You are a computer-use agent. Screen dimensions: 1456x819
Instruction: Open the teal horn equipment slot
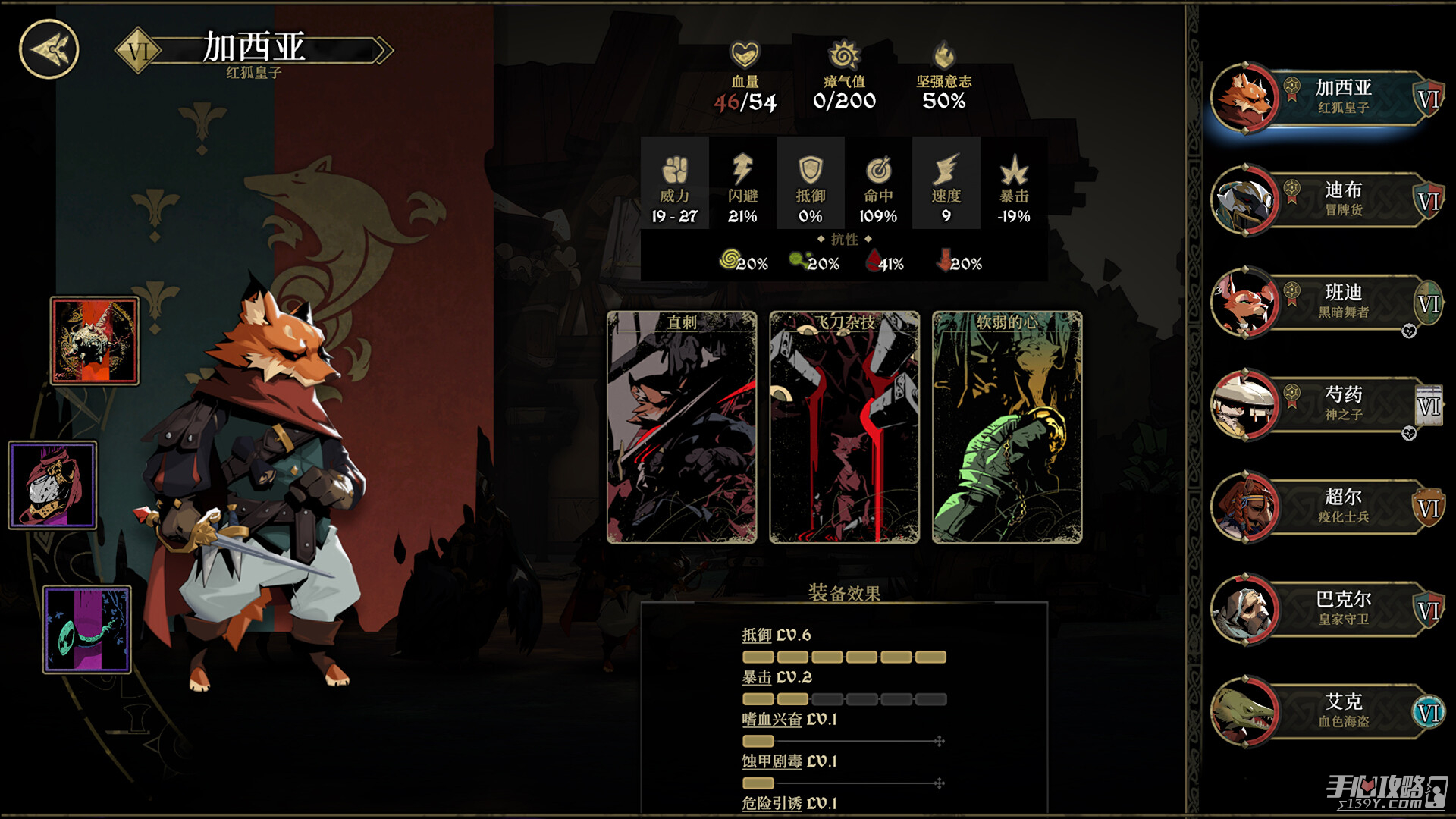click(x=87, y=629)
